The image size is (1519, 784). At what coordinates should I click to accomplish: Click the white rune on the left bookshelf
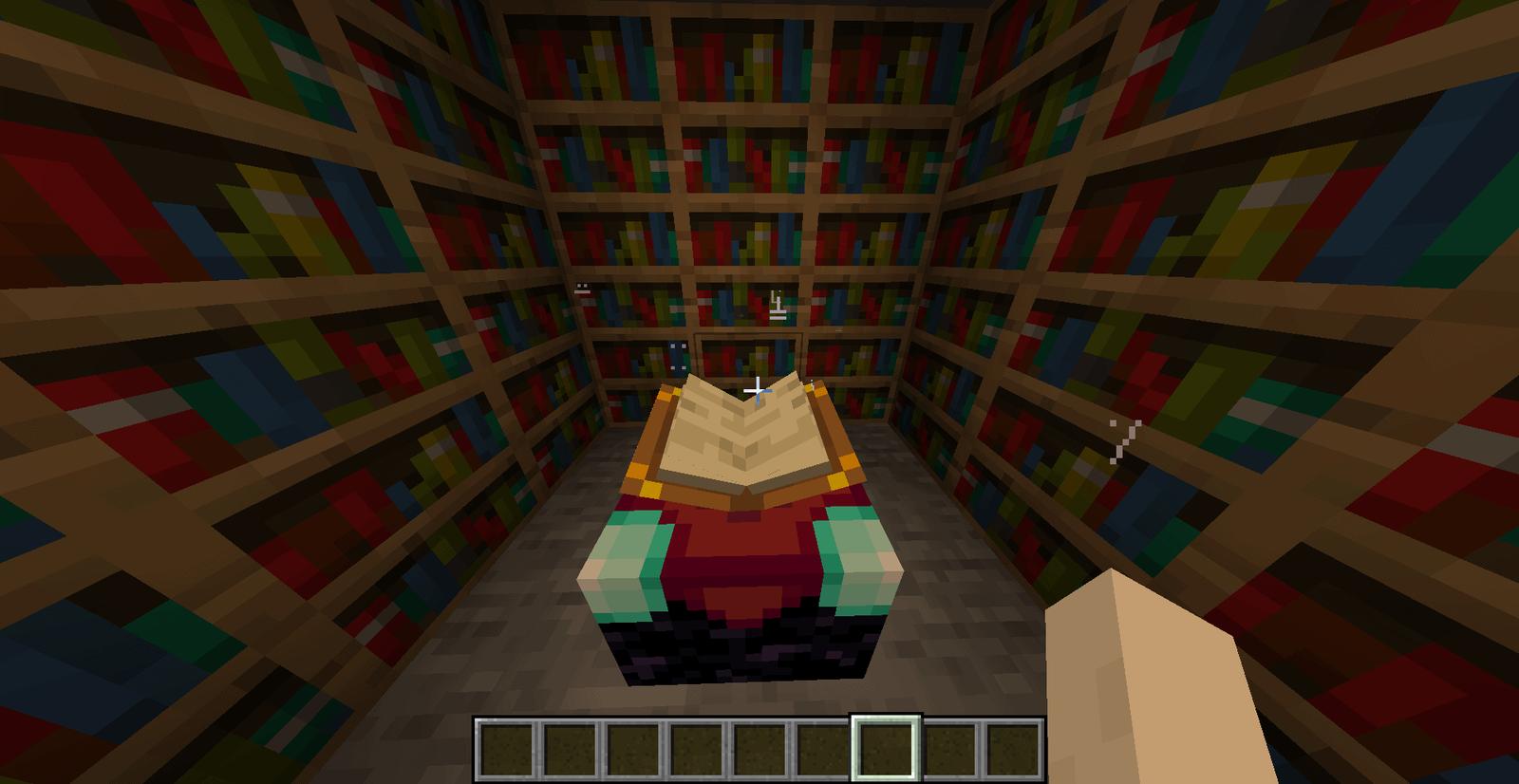pos(582,289)
